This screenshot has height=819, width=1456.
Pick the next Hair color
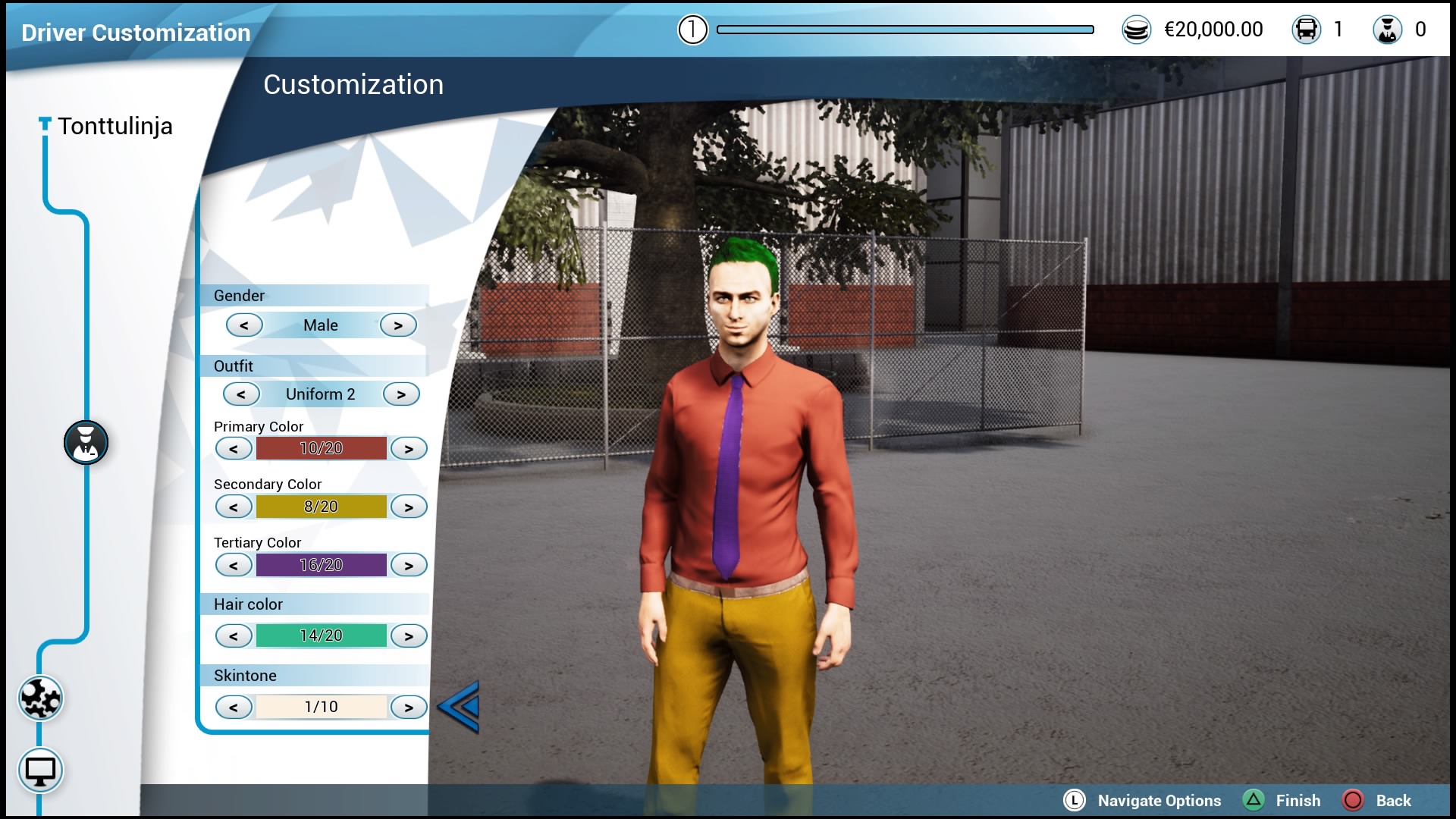(x=409, y=636)
